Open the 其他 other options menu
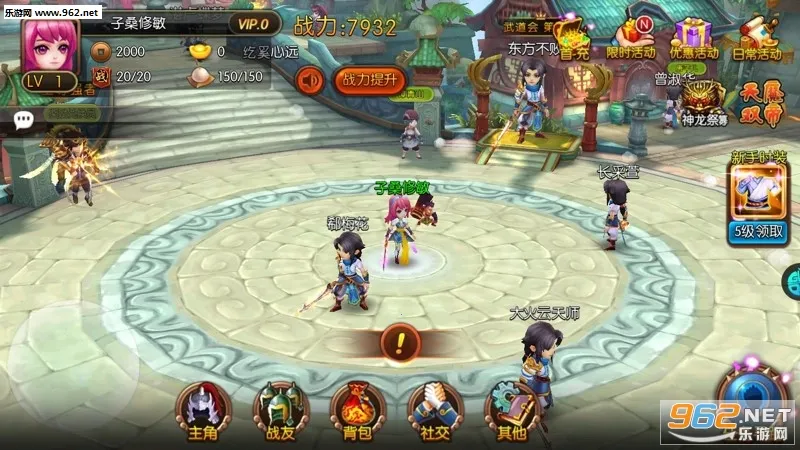The height and width of the screenshot is (450, 800). coord(511,408)
